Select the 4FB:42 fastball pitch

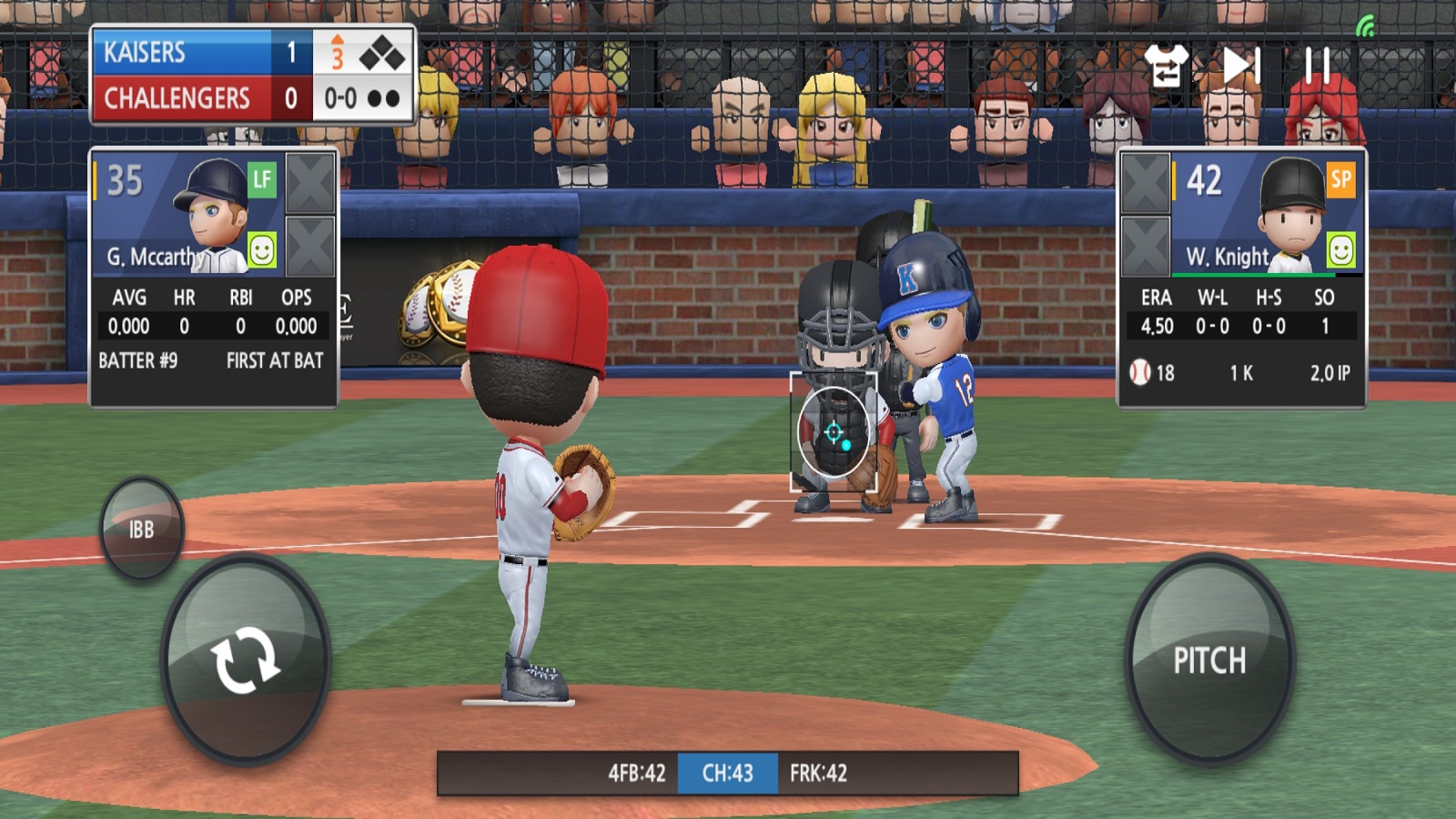click(x=636, y=773)
